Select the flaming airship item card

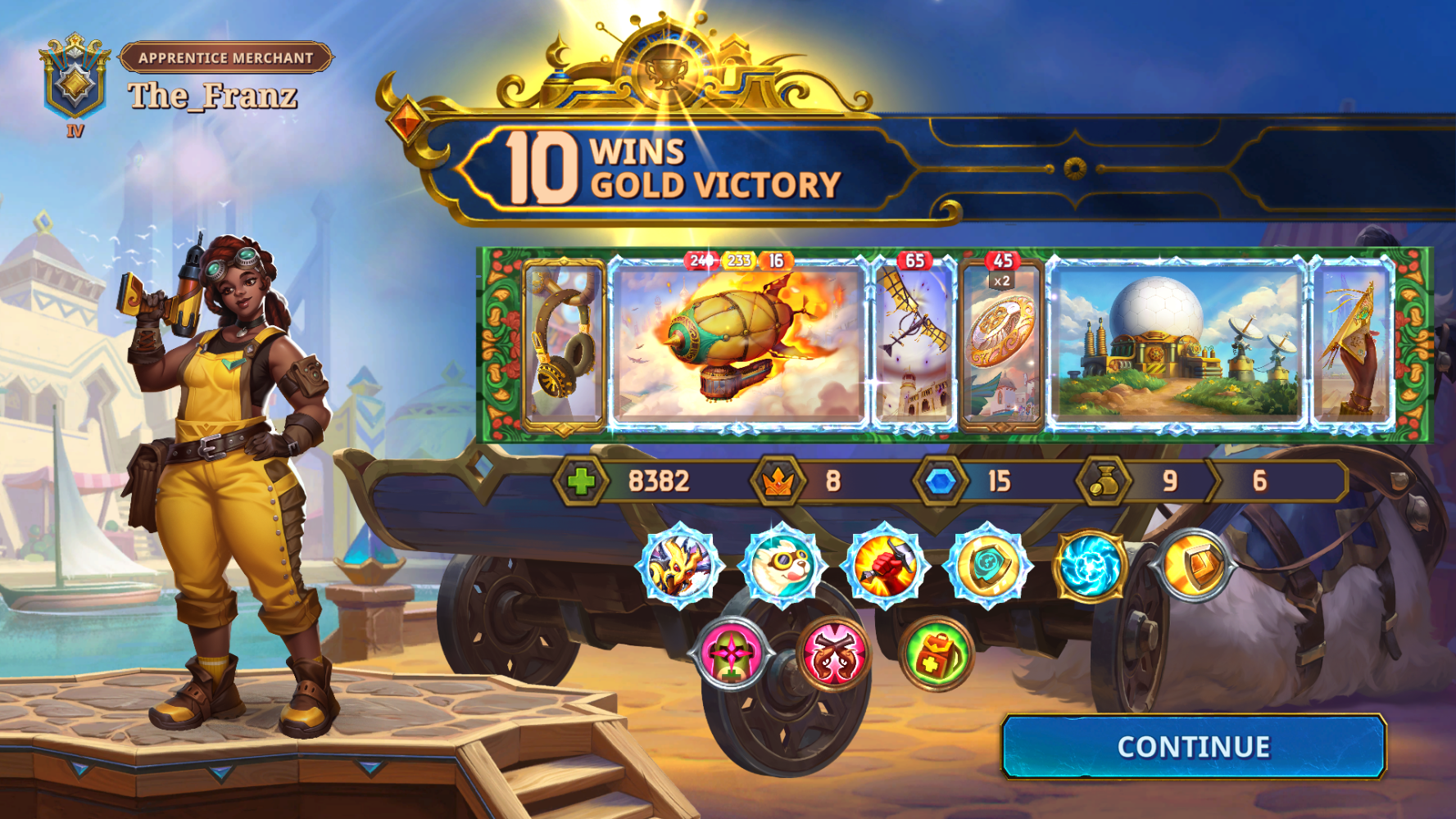pos(739,344)
